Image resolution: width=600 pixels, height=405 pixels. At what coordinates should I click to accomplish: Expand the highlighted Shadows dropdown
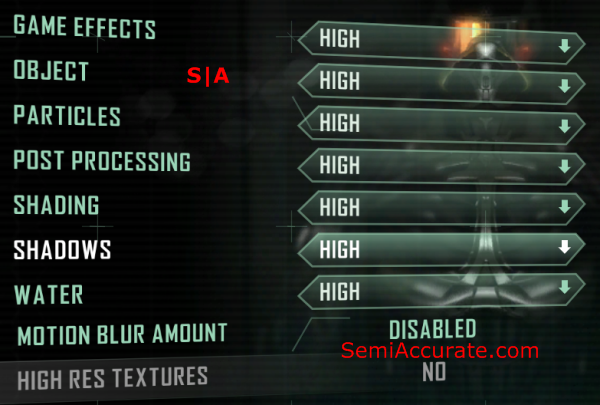point(440,249)
